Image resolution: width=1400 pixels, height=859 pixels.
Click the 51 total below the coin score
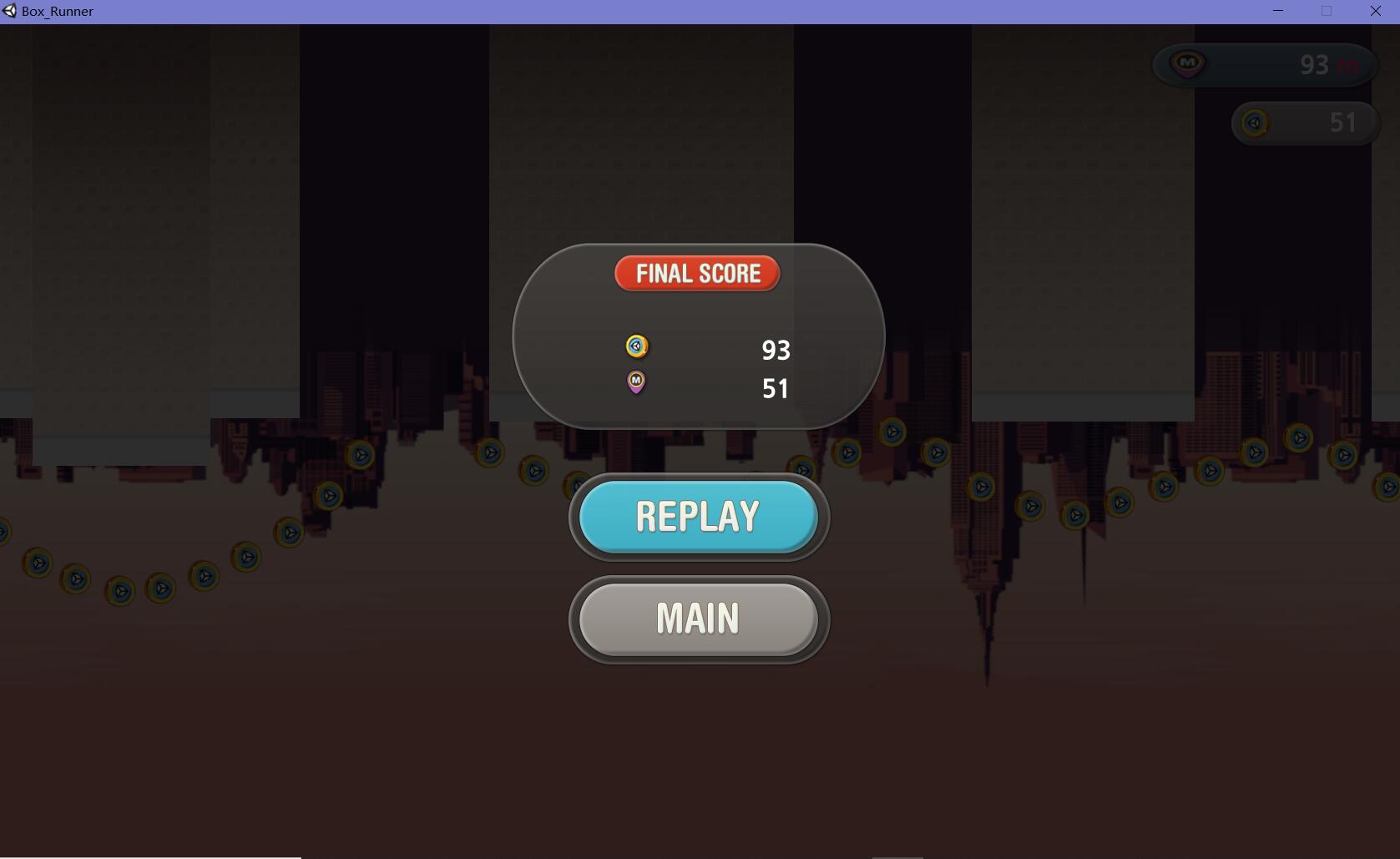(x=776, y=387)
